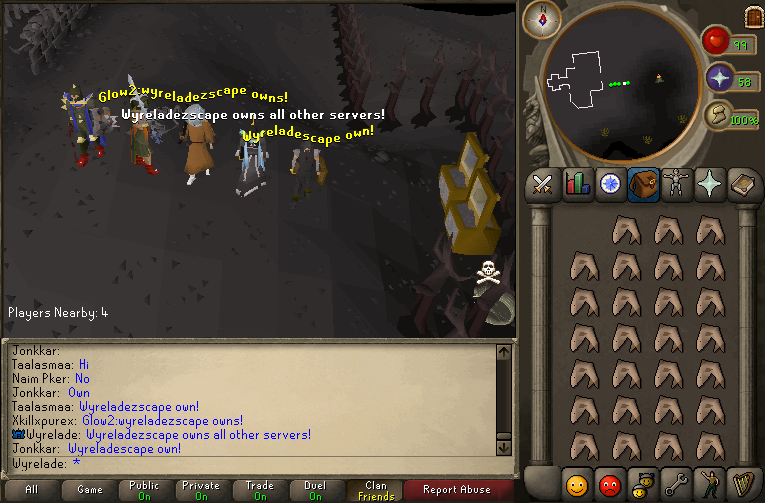Show the Worn Equipment armored figure tab
The image size is (765, 503).
pyautogui.click(x=677, y=184)
